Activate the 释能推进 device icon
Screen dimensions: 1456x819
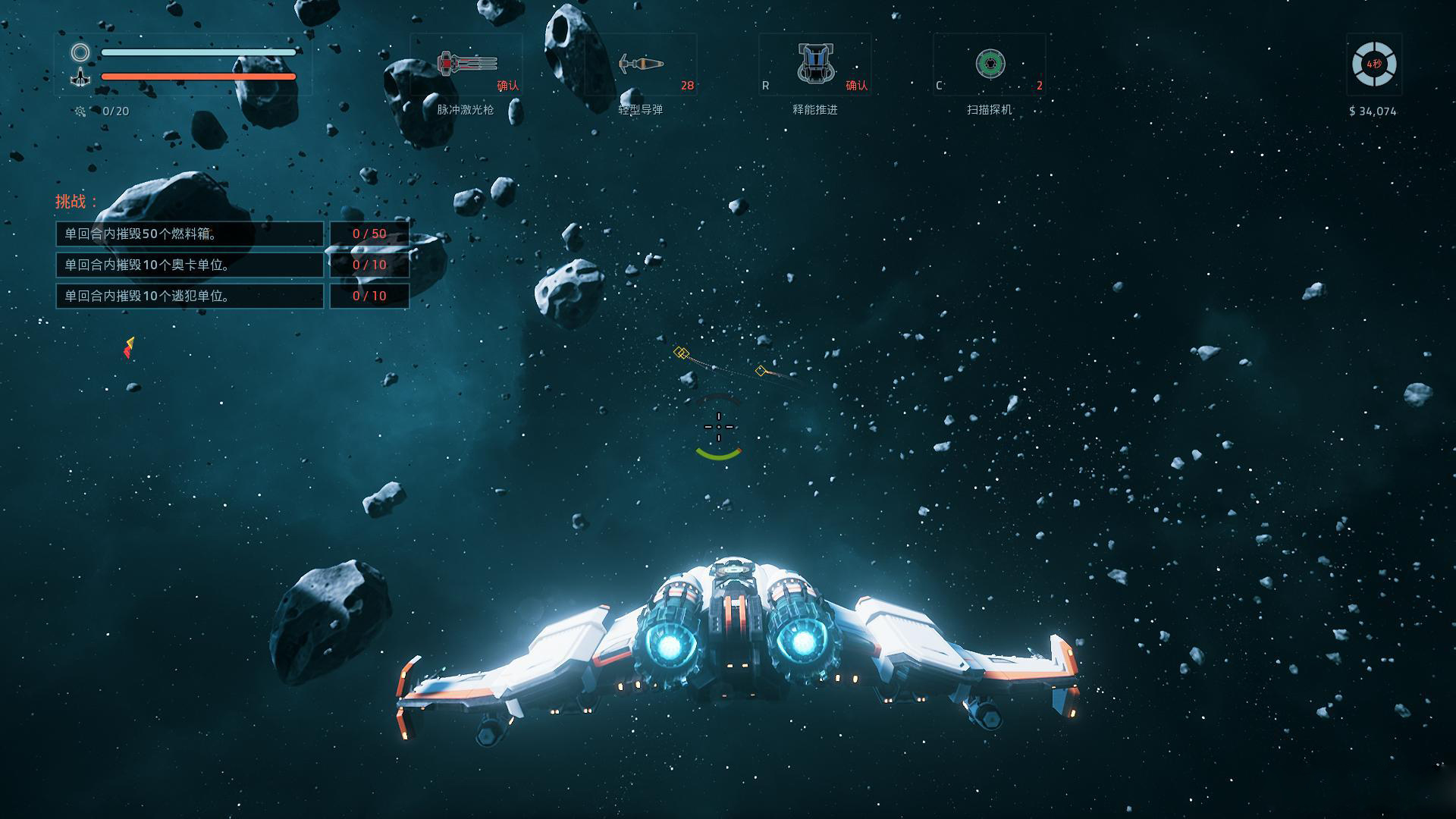click(x=817, y=64)
